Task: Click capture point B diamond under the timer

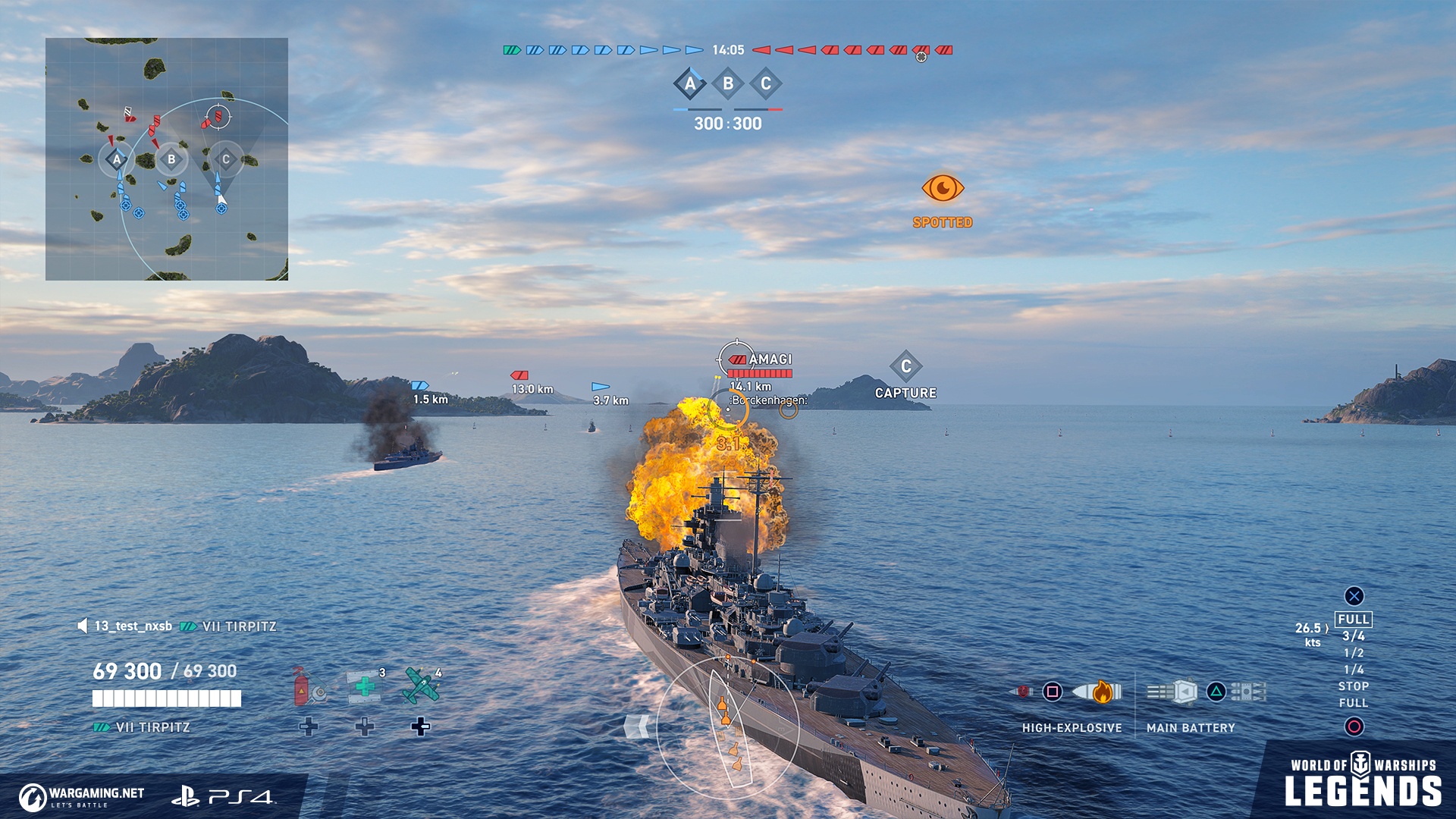Action: (728, 83)
